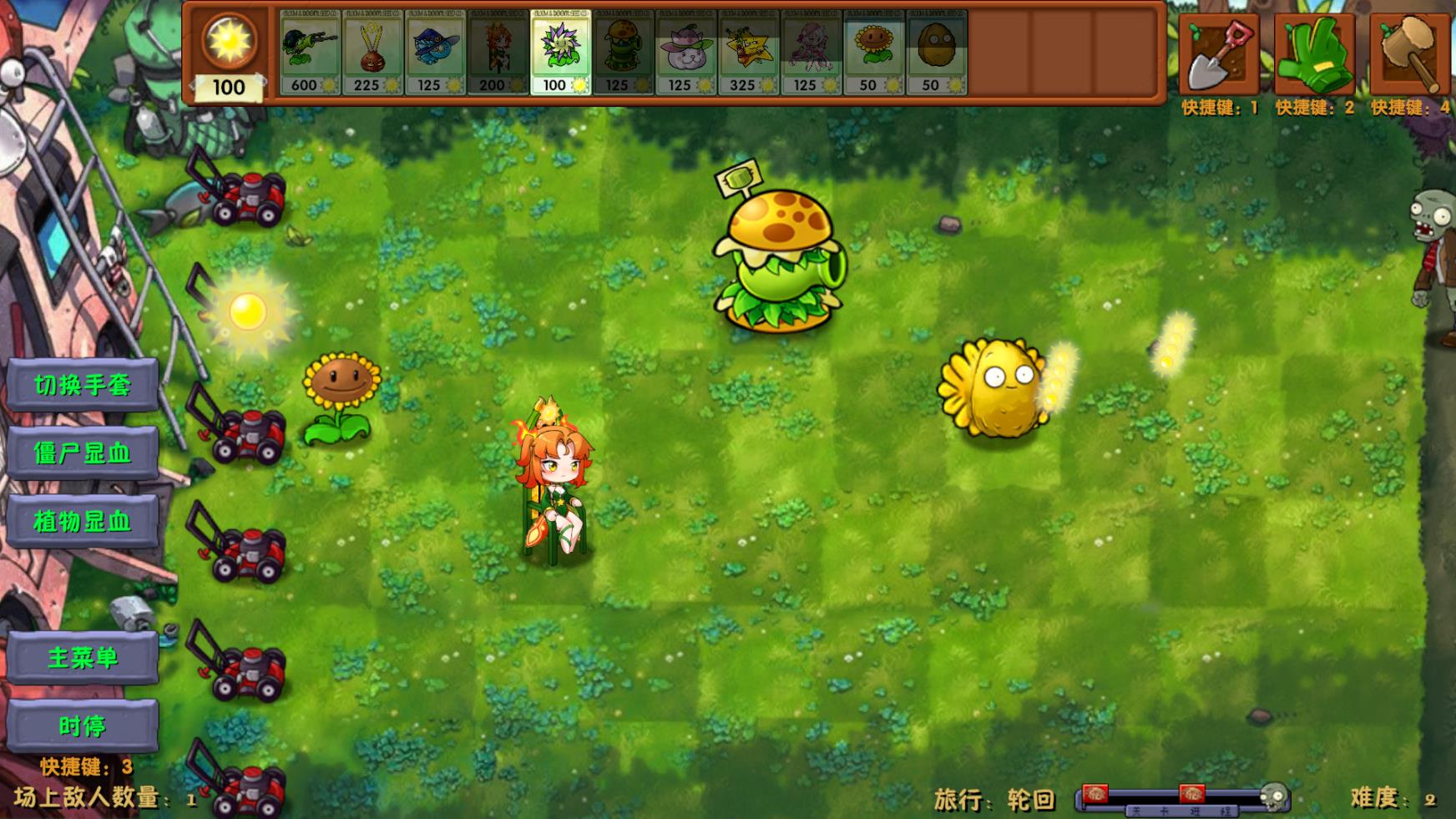Pick the purple spiky flower seed card
The width and height of the screenshot is (1456, 819).
560,52
